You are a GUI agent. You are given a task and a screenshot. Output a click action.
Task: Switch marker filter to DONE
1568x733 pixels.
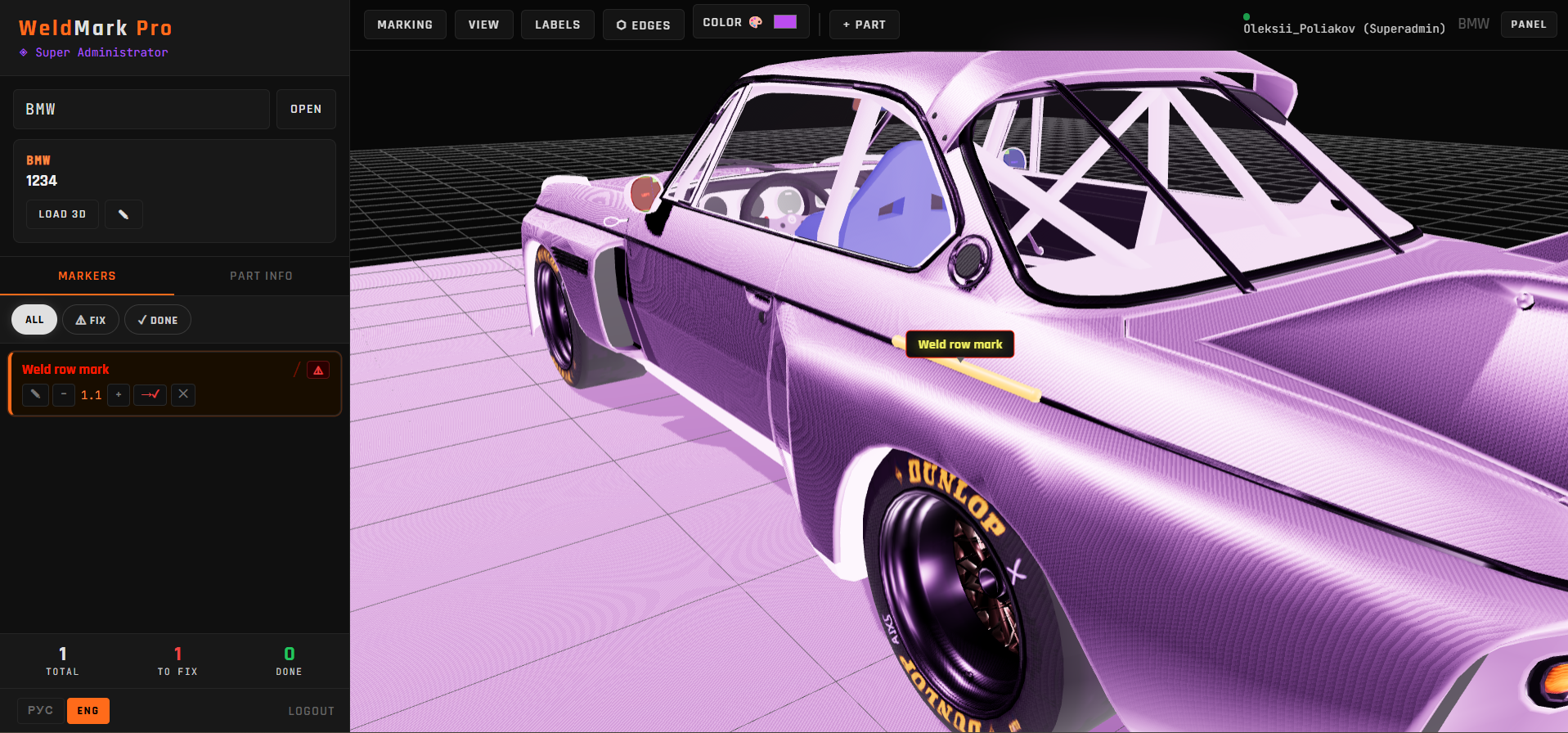click(x=158, y=319)
